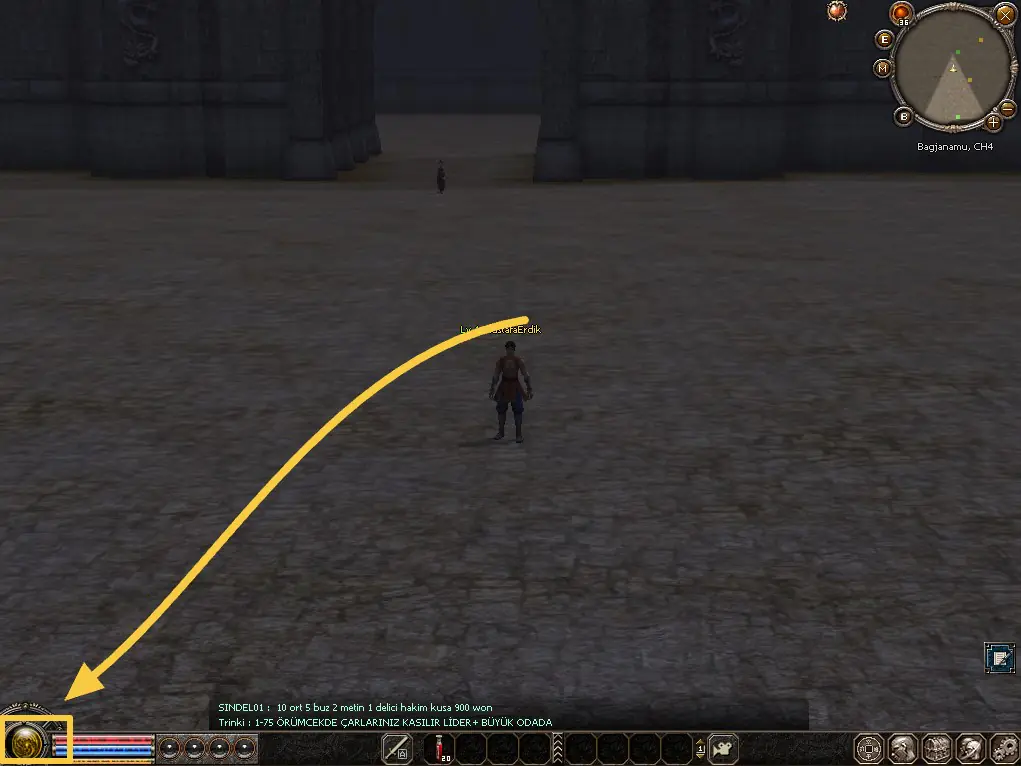Click the minimap's B button
This screenshot has width=1021, height=766.
click(x=904, y=117)
